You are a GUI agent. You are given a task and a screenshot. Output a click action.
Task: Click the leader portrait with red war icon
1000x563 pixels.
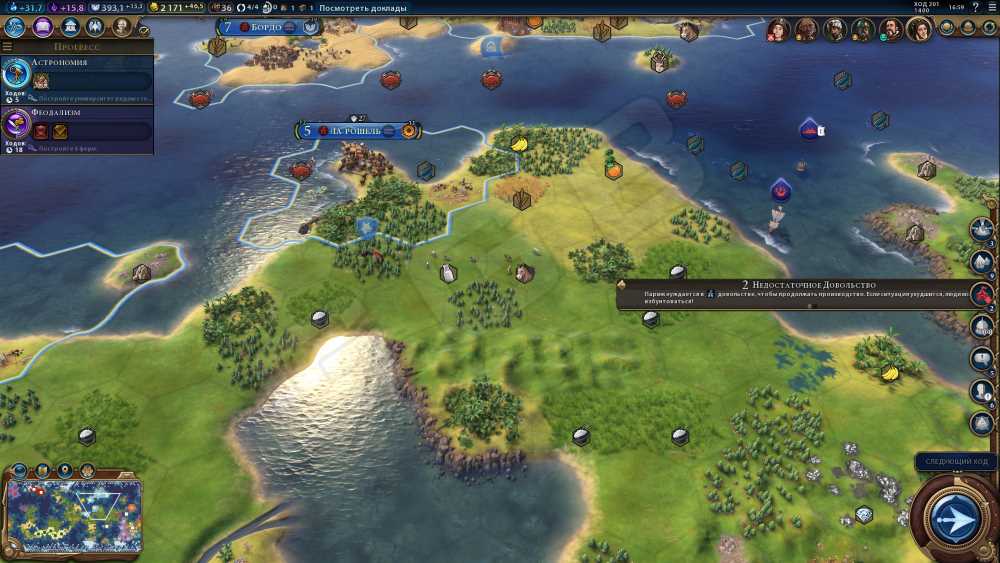tap(777, 30)
